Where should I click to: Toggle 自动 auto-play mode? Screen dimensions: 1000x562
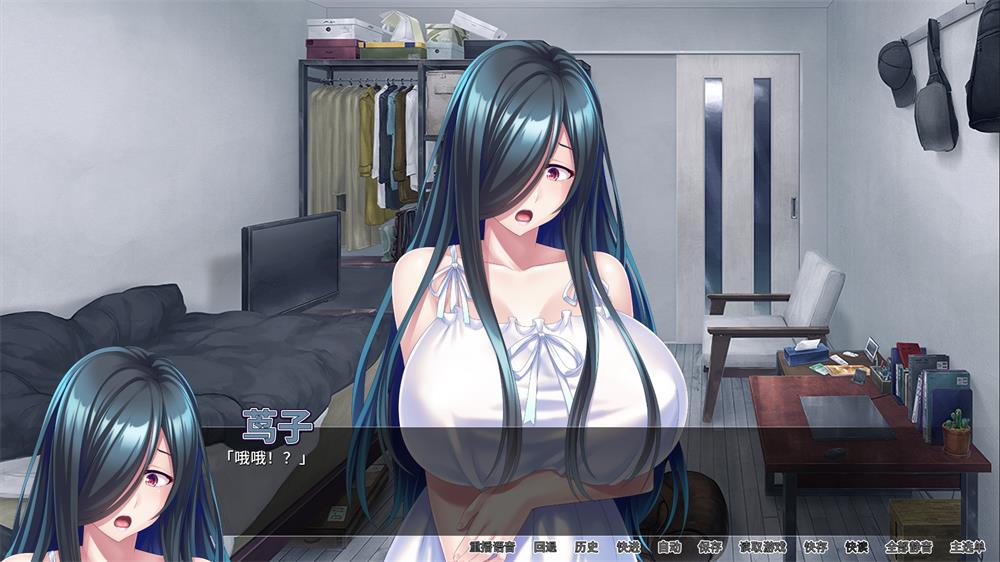[669, 547]
